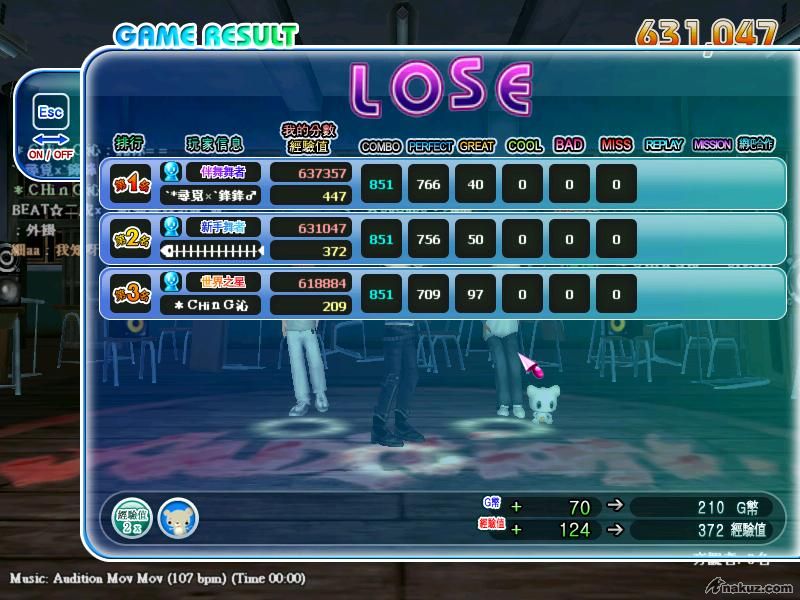Click the blue avatar icon in third-place row
This screenshot has height=600, width=800.
(172, 281)
